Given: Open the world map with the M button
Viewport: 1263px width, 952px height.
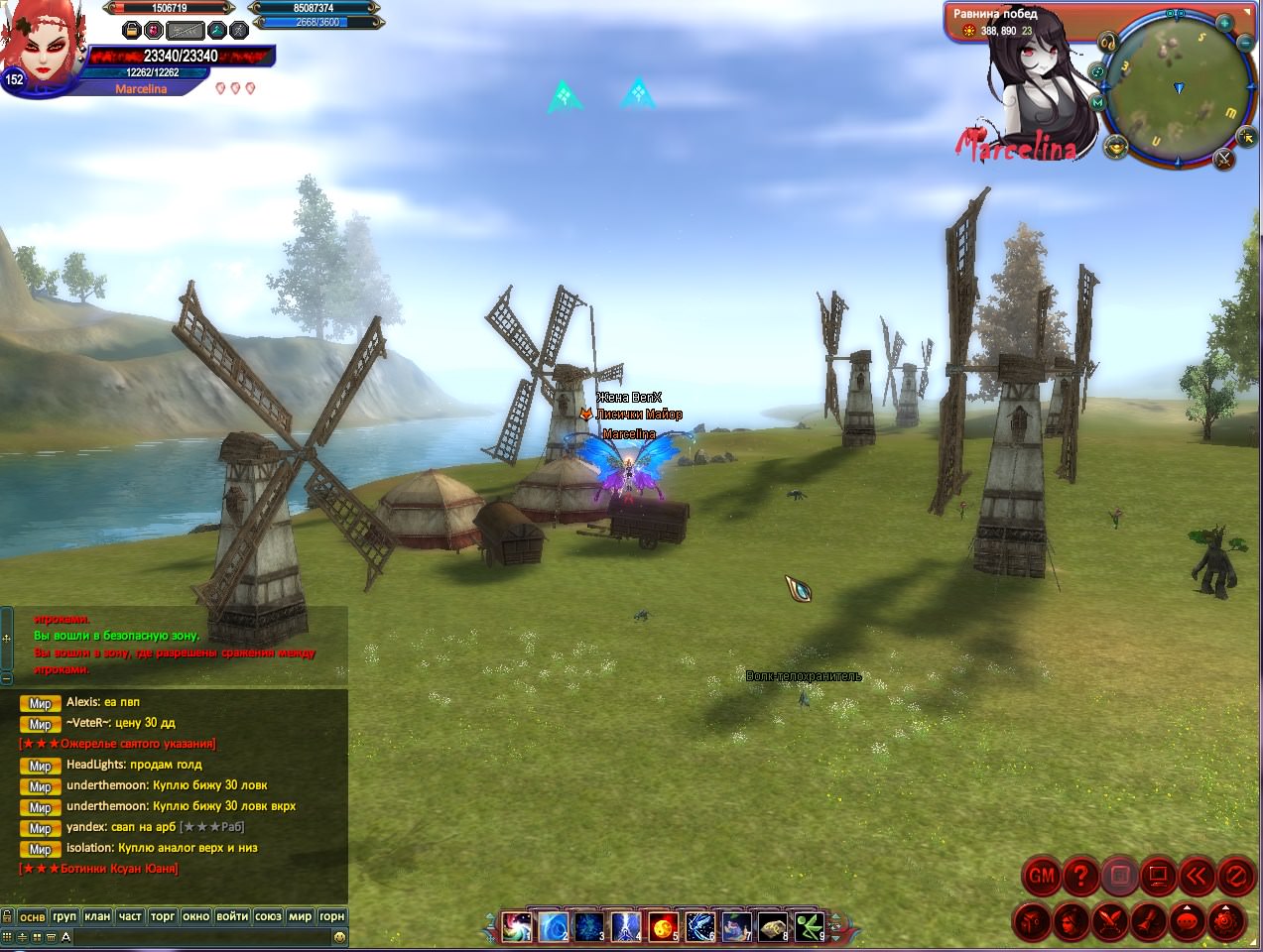Looking at the screenshot, I should coord(1097,102).
